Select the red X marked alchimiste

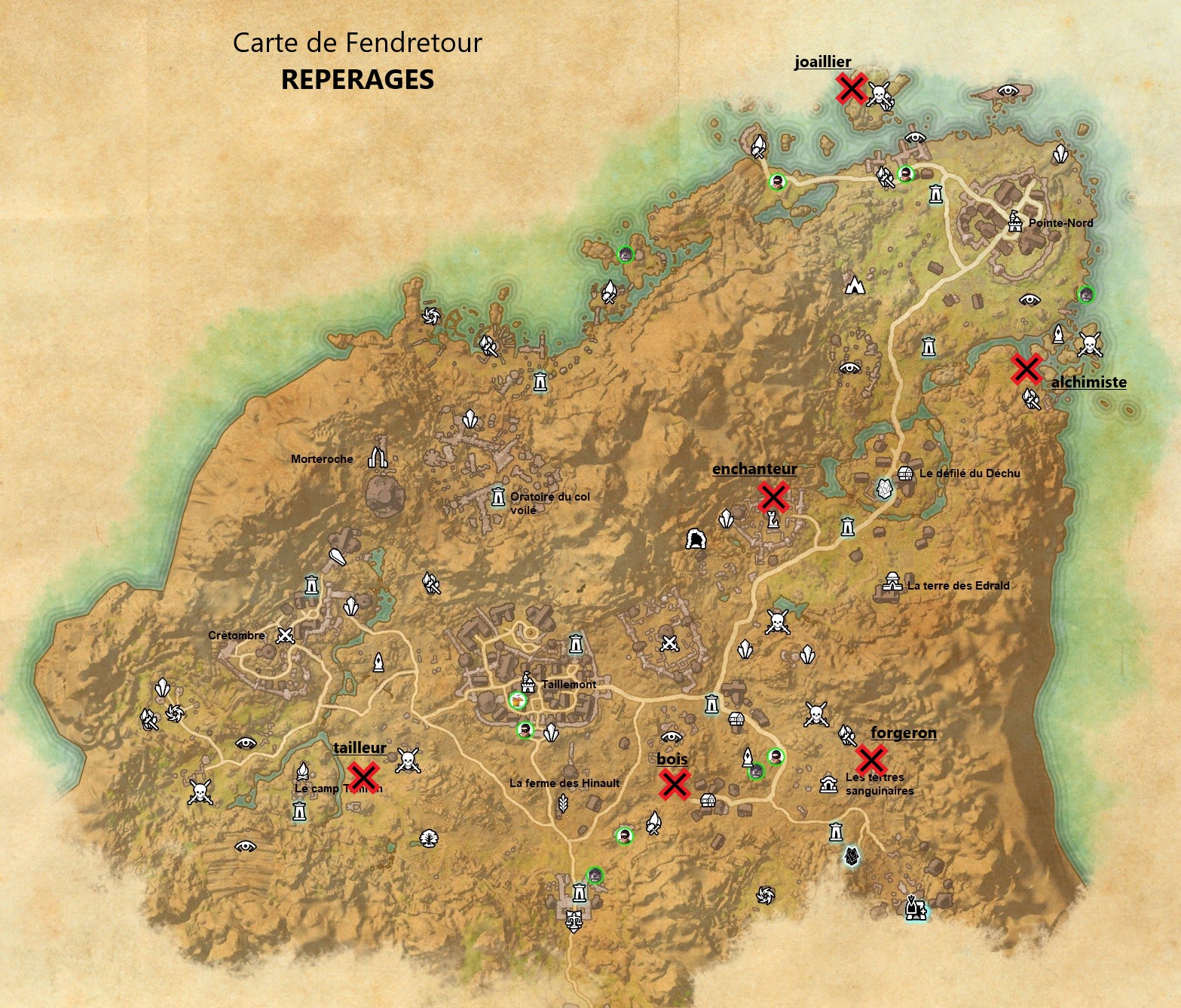pos(1026,369)
